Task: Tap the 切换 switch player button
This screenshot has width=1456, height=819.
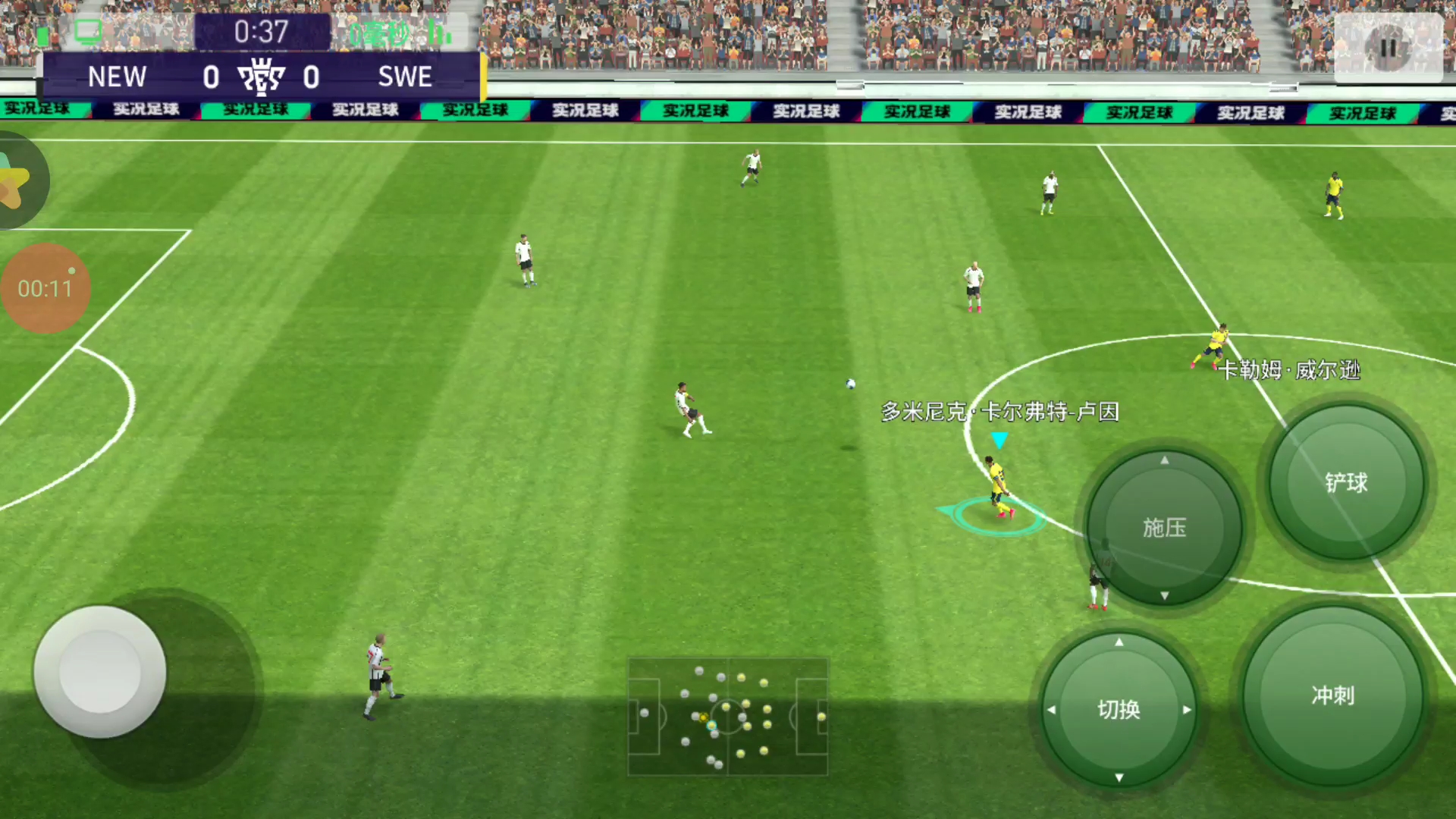Action: click(1119, 710)
